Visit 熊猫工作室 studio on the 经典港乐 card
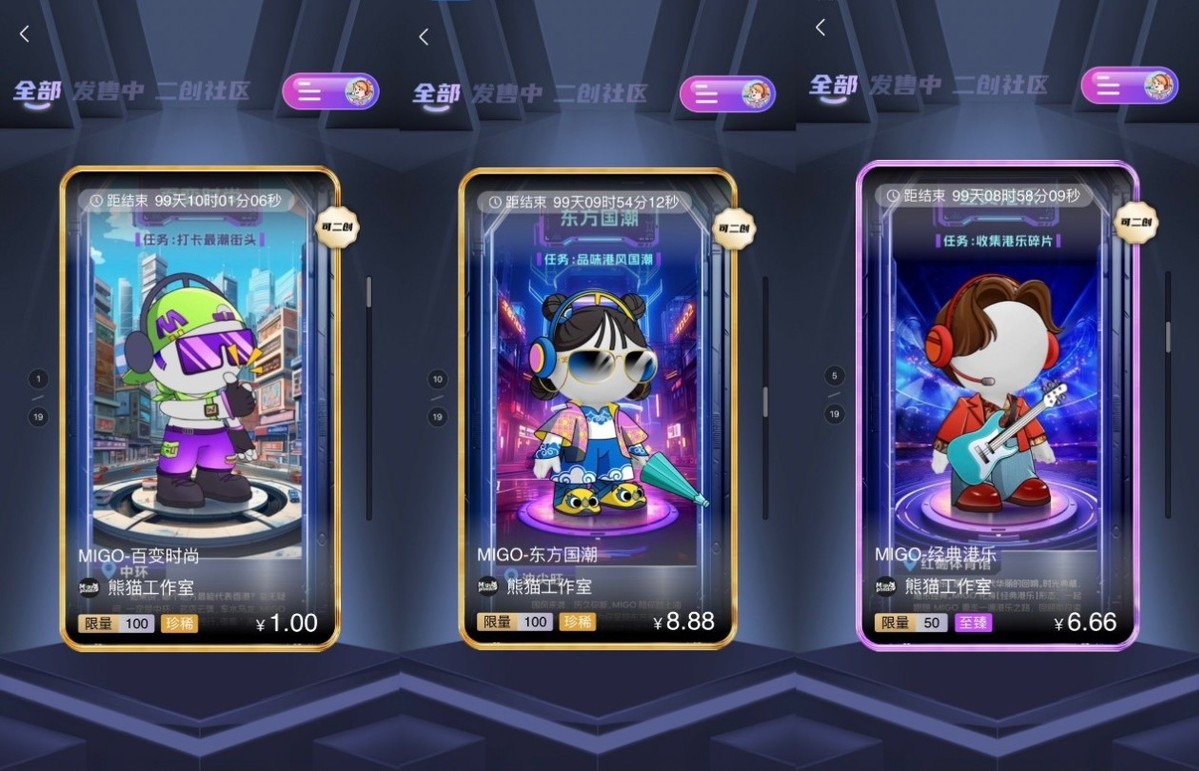1199x771 pixels. tap(947, 587)
